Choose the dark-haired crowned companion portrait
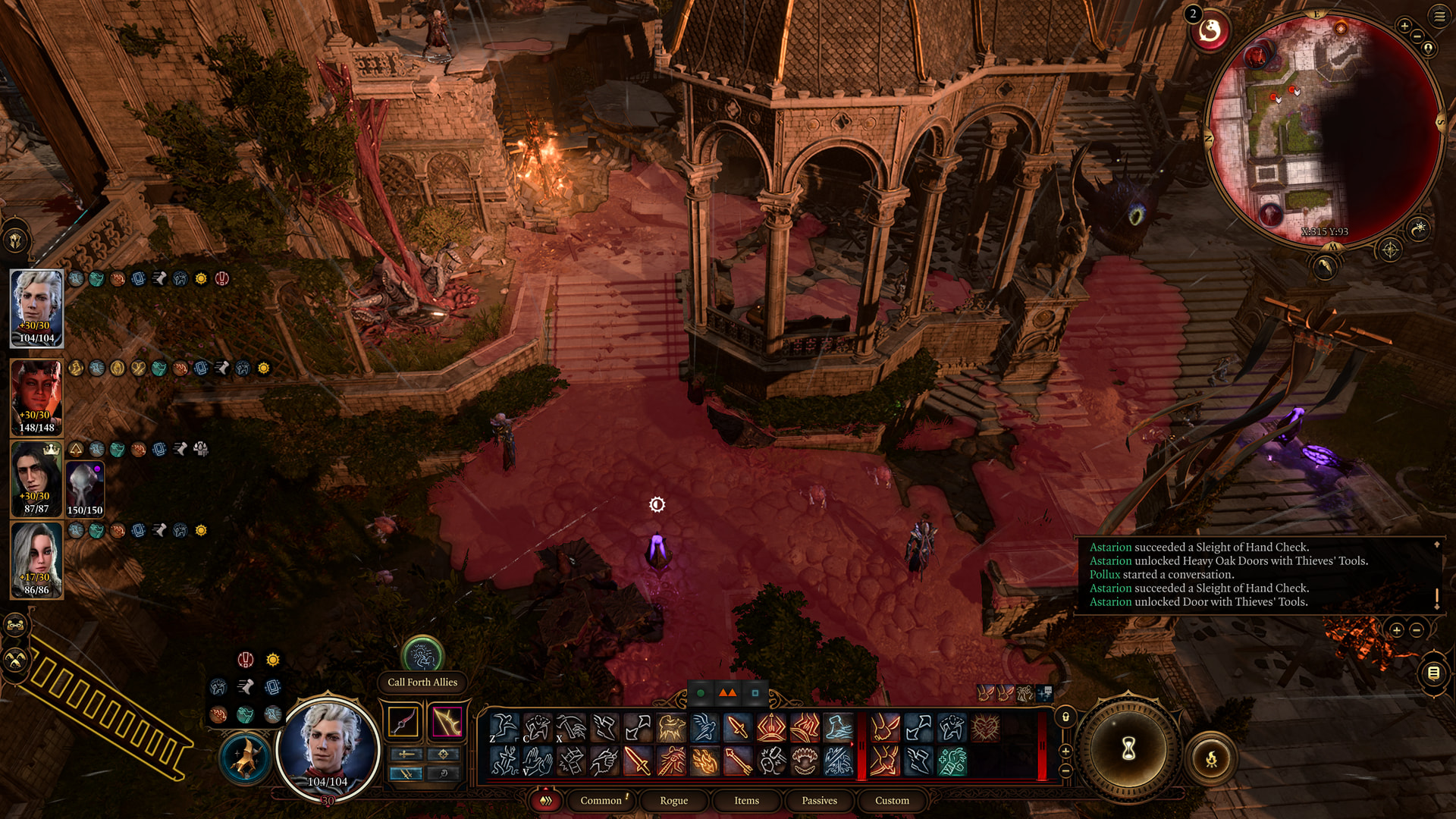 36,478
